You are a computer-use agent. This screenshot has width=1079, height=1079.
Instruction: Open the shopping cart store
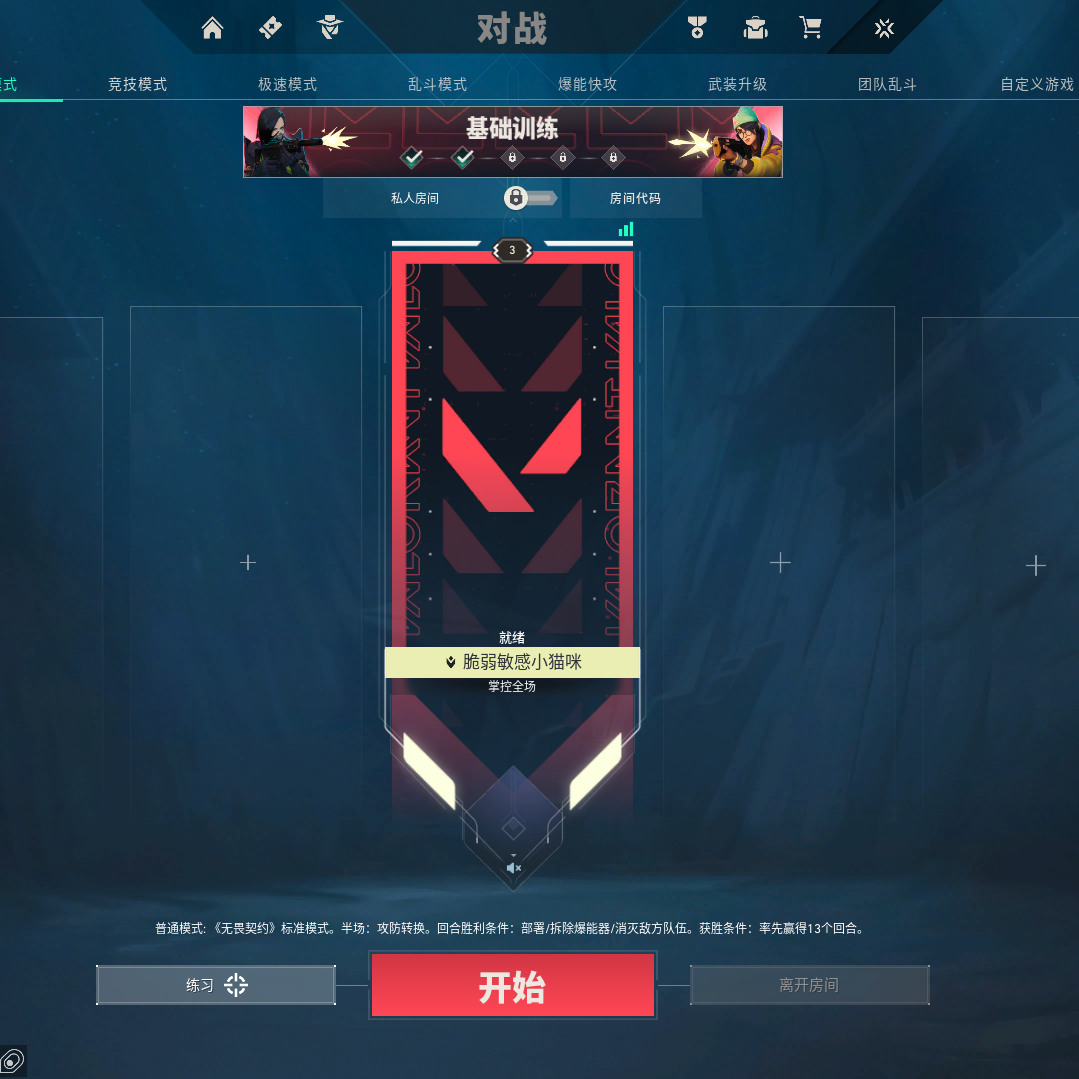(811, 28)
